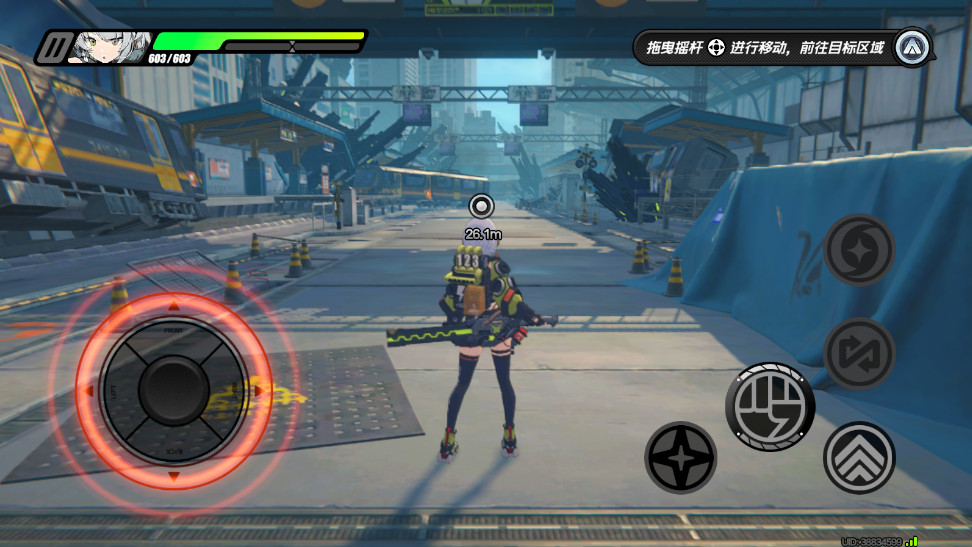972x547 pixels.
Task: Tap the joystick's downward direction arrow
Action: point(174,477)
